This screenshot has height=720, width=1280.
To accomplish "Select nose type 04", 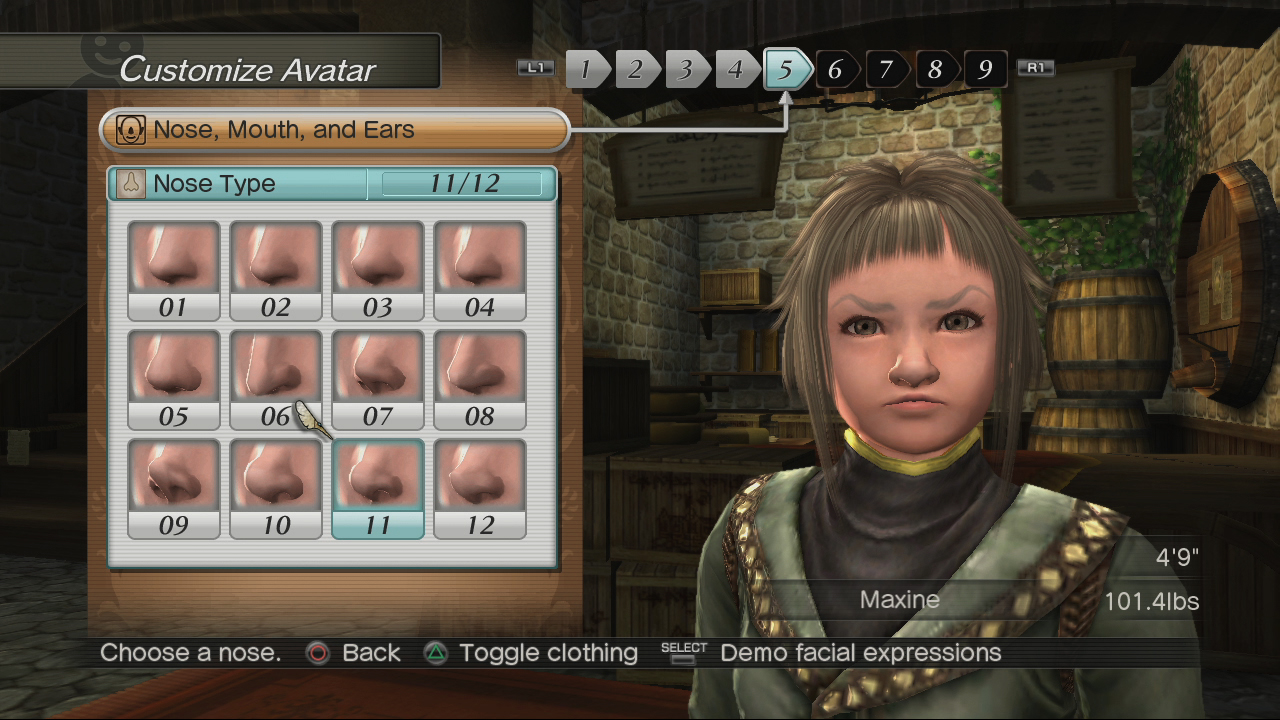I will 480,270.
